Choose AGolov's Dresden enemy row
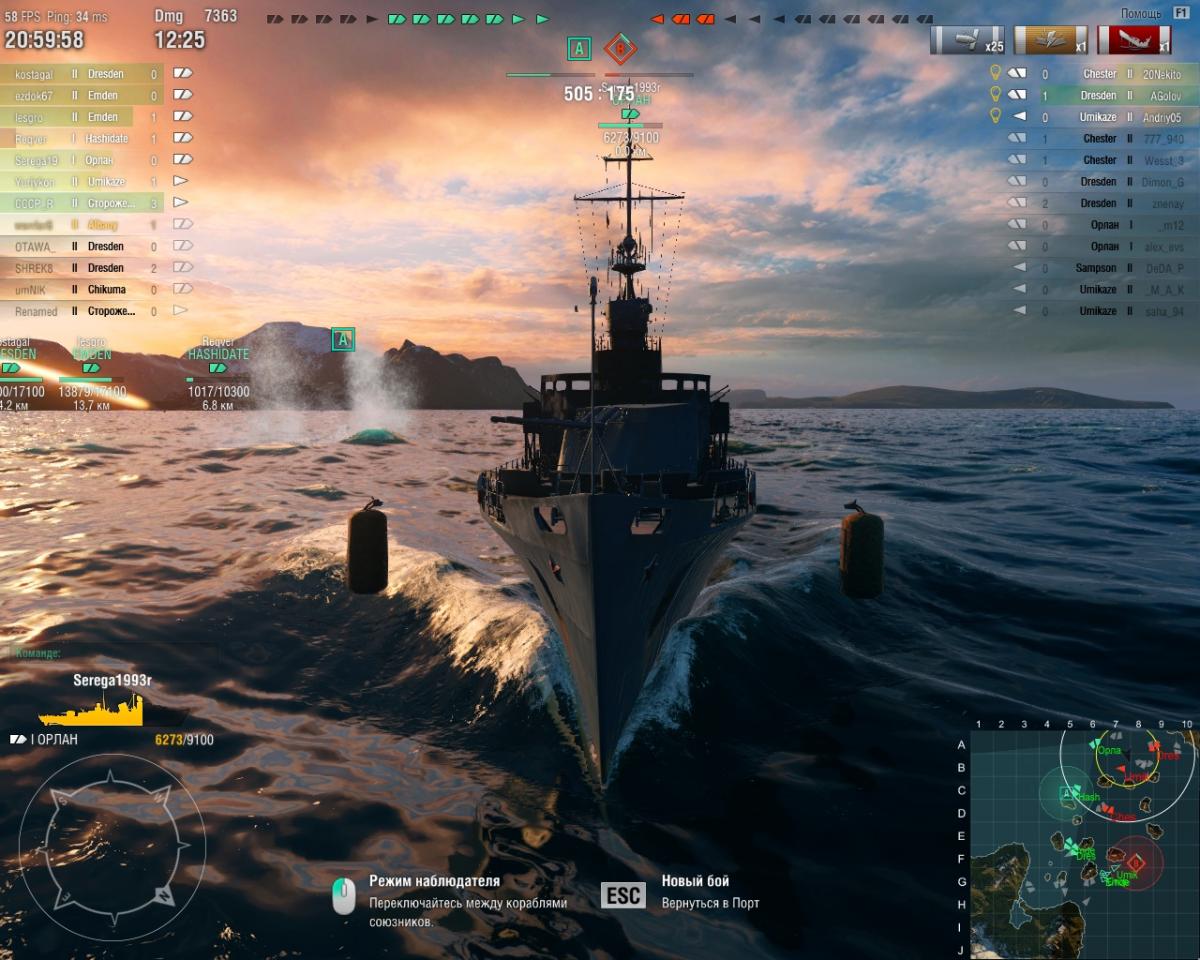The height and width of the screenshot is (960, 1200). 1100,96
